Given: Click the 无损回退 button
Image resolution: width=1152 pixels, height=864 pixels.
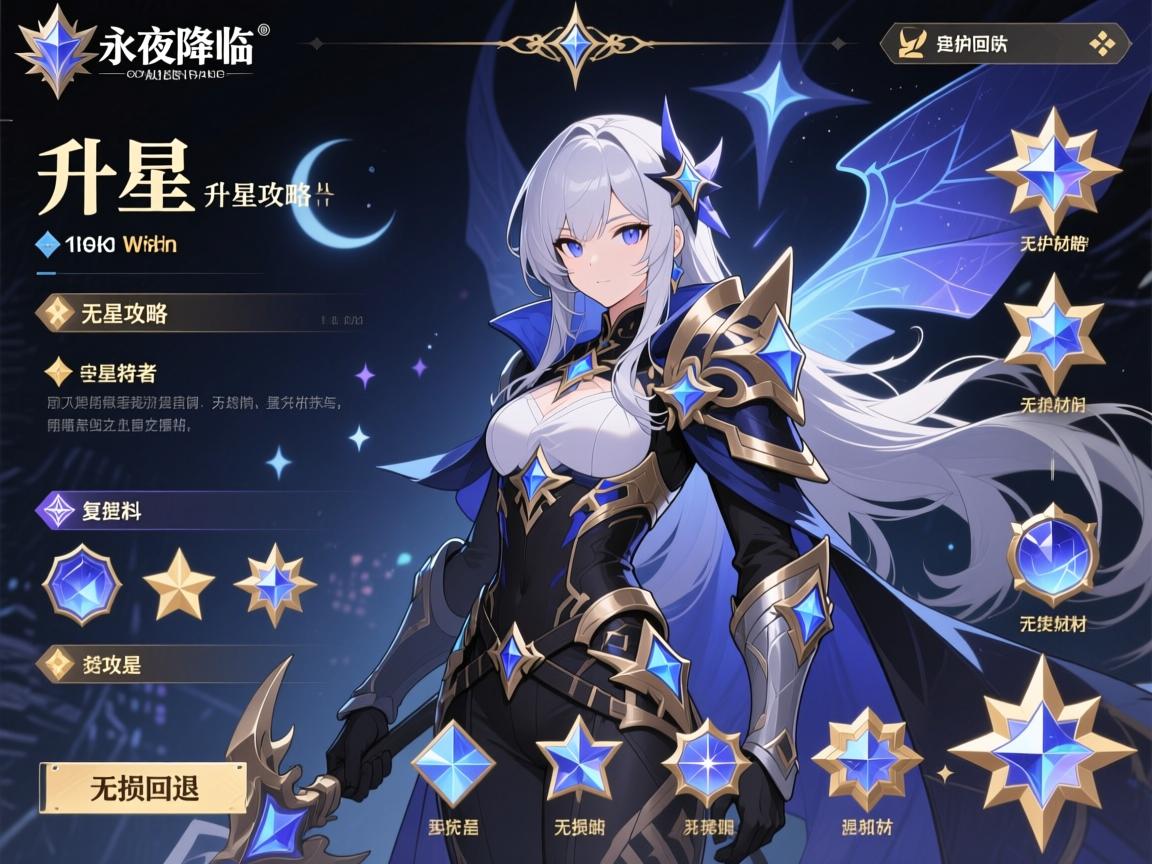Looking at the screenshot, I should pyautogui.click(x=143, y=788).
